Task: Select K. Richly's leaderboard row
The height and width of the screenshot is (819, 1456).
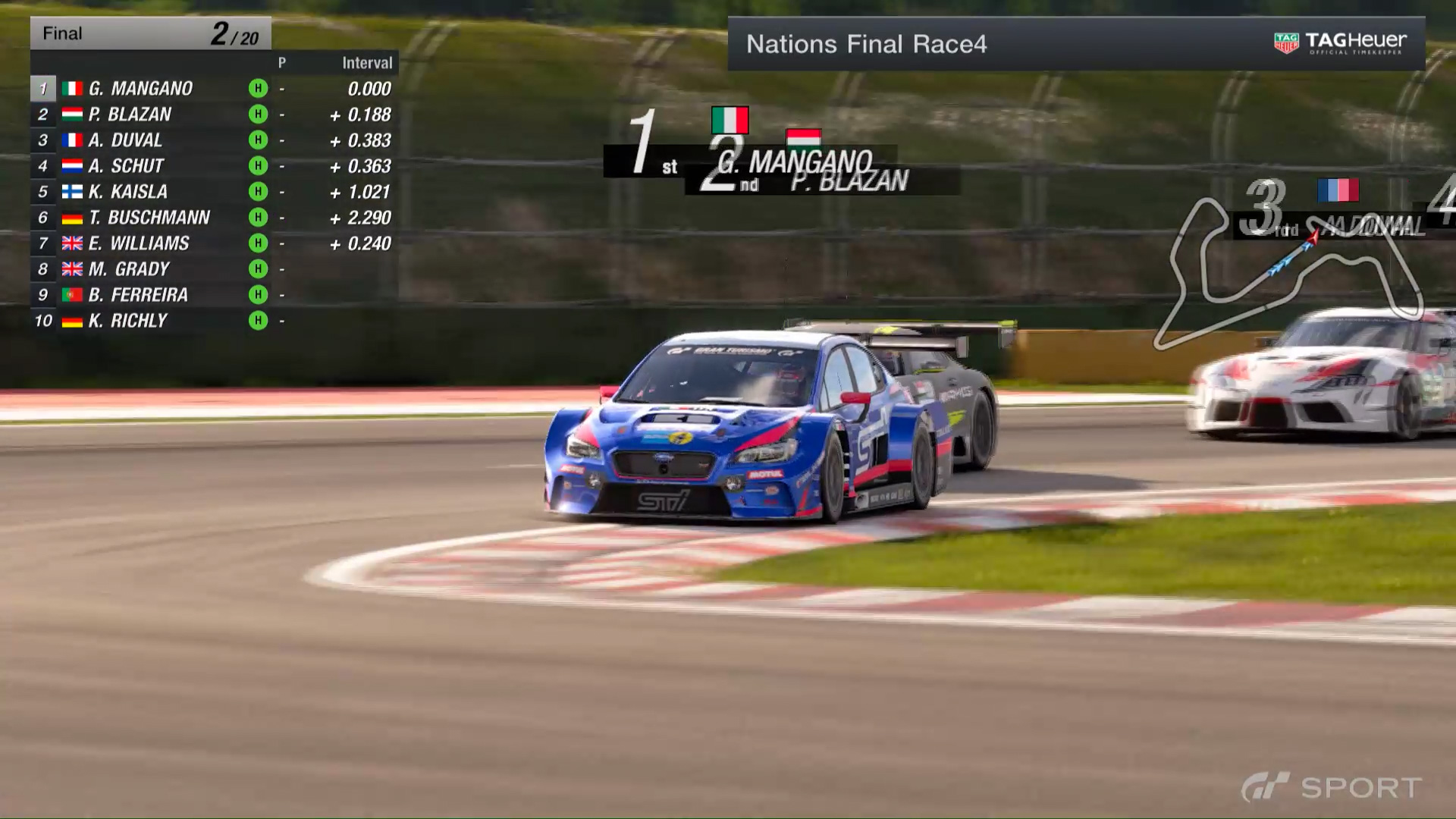Action: click(x=127, y=321)
